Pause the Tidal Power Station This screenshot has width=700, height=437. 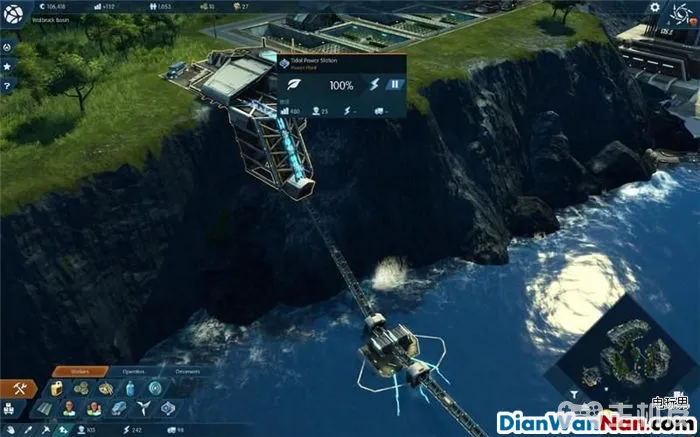[395, 85]
